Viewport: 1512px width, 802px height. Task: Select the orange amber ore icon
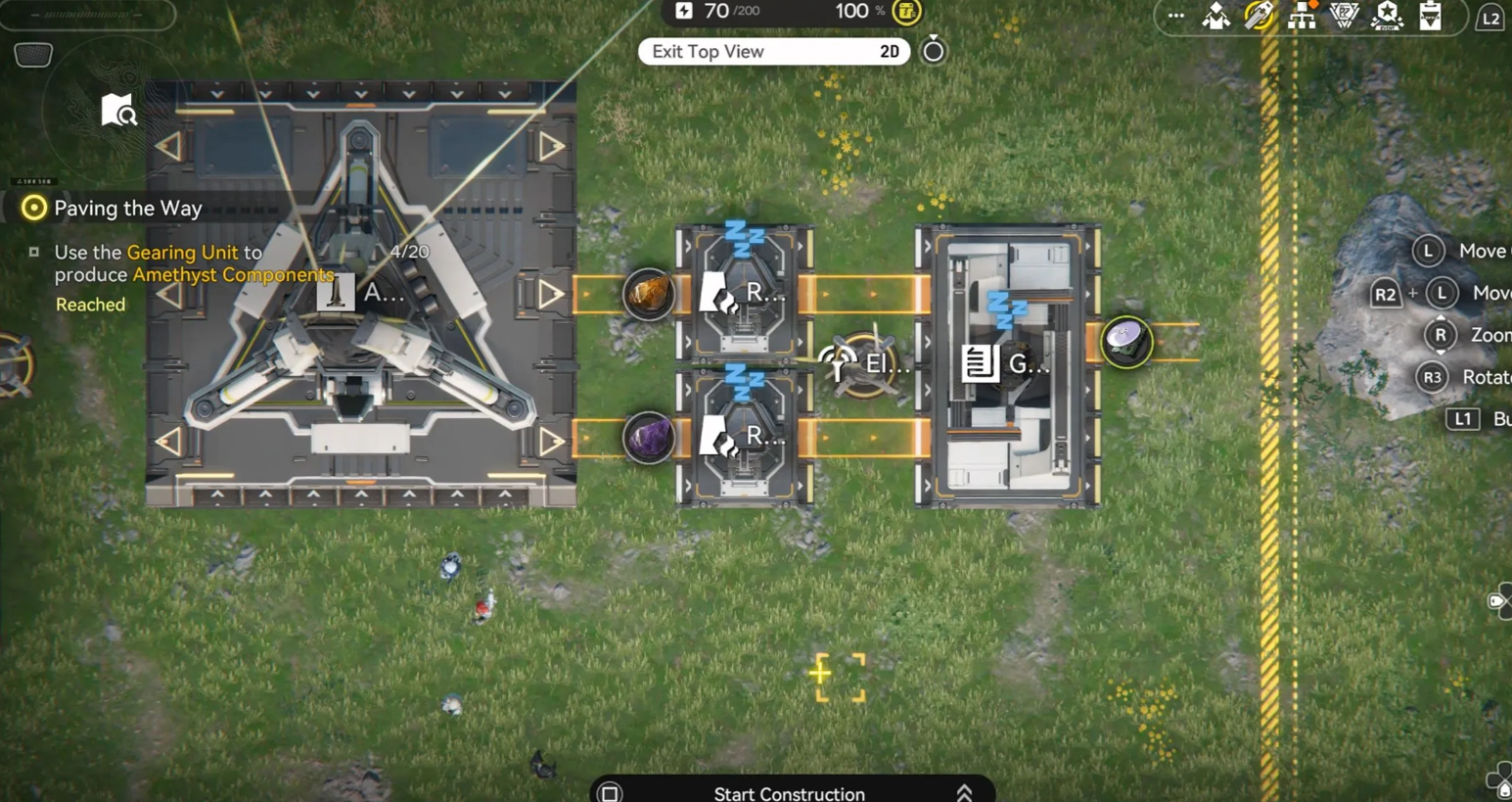pos(648,293)
